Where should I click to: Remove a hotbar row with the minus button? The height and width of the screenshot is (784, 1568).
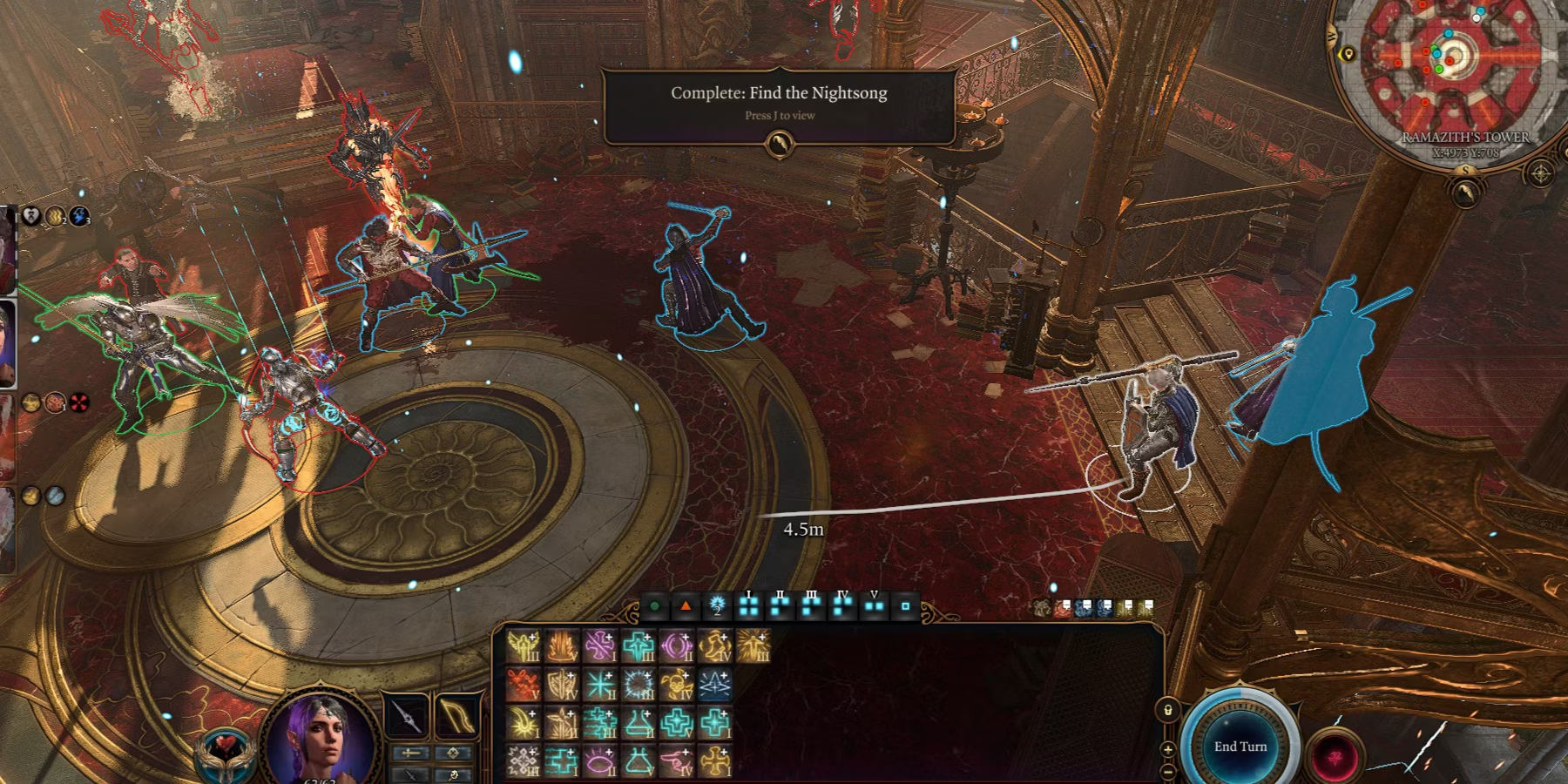click(1167, 771)
